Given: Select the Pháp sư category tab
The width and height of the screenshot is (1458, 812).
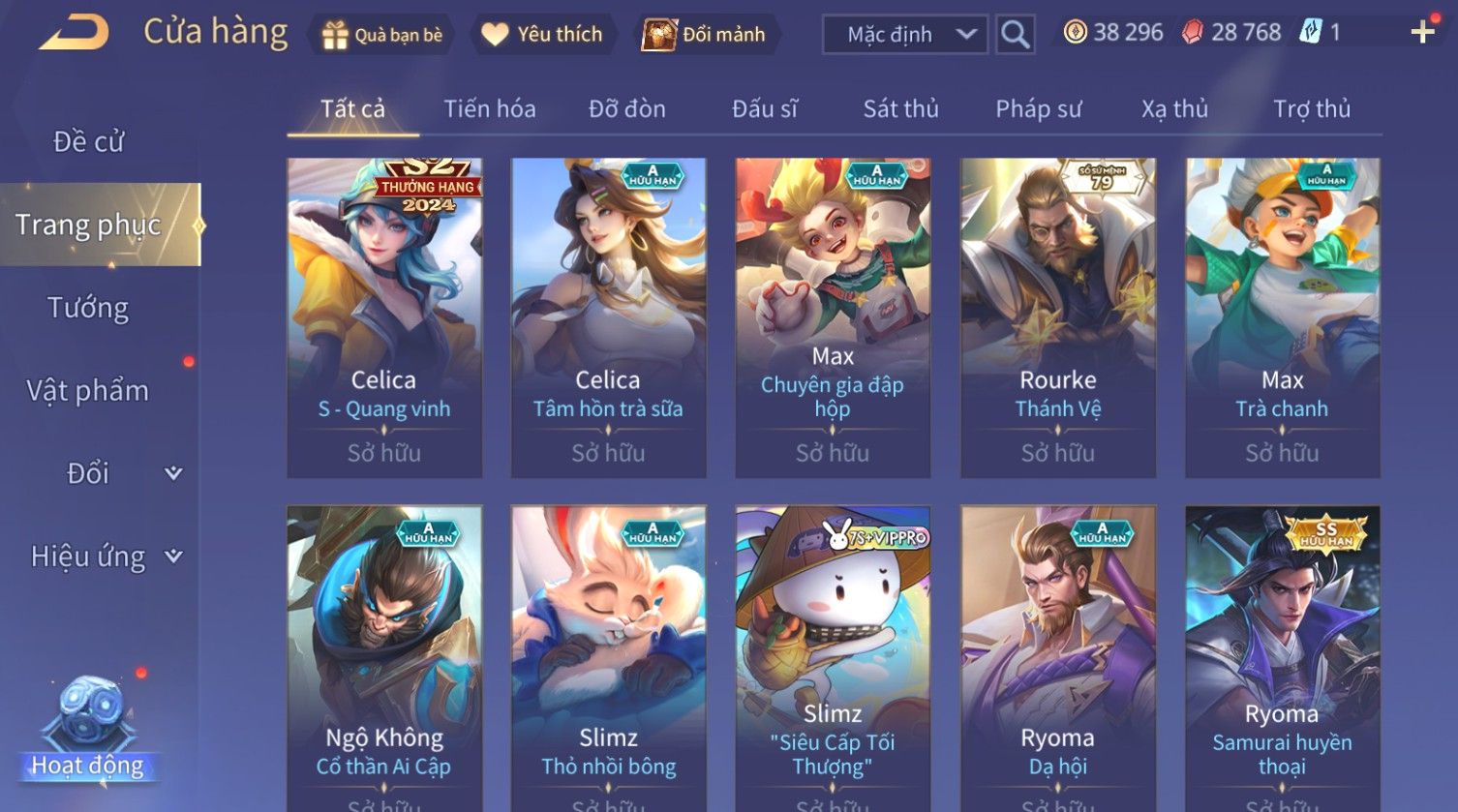Looking at the screenshot, I should tap(1038, 108).
